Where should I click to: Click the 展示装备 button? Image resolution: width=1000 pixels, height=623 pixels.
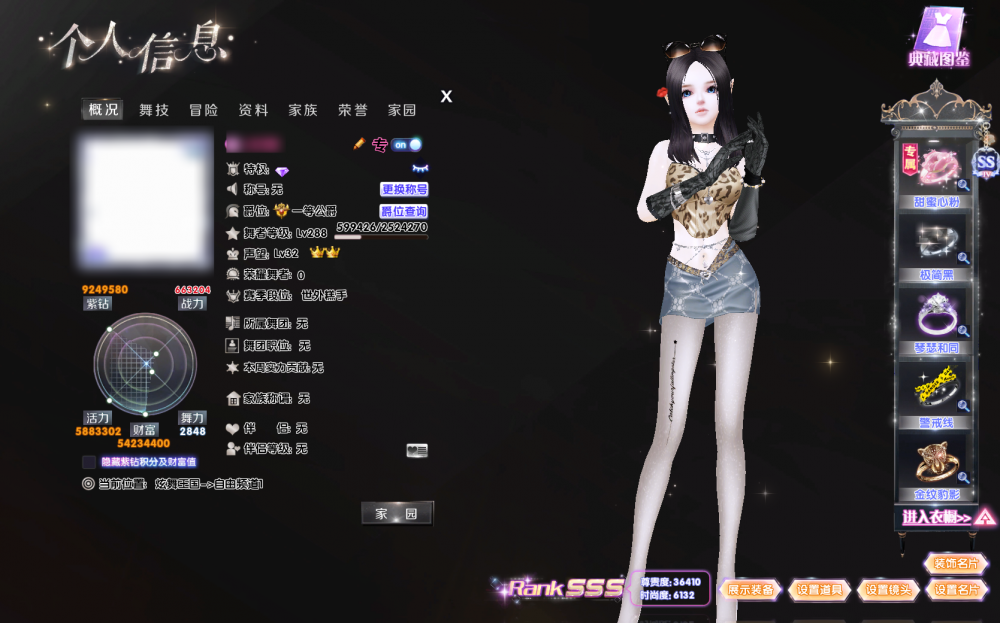(750, 590)
